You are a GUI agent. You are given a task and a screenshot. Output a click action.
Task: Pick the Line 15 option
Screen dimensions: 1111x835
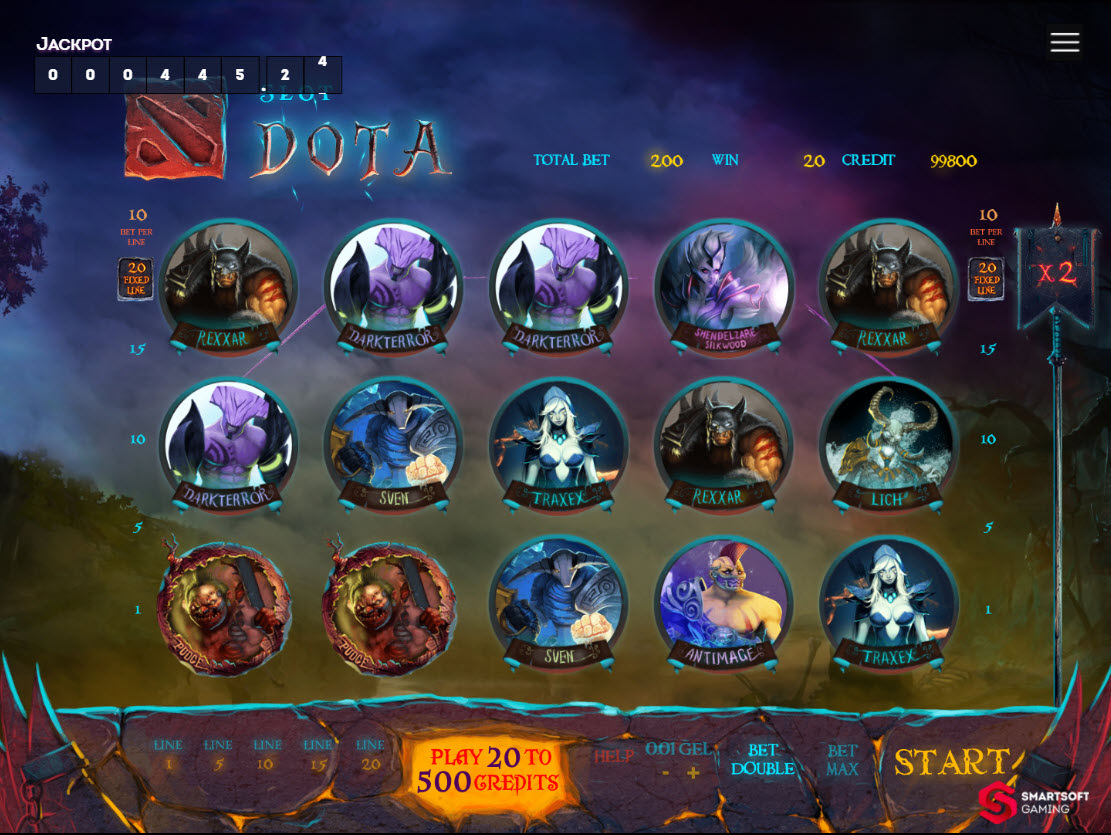(x=318, y=754)
